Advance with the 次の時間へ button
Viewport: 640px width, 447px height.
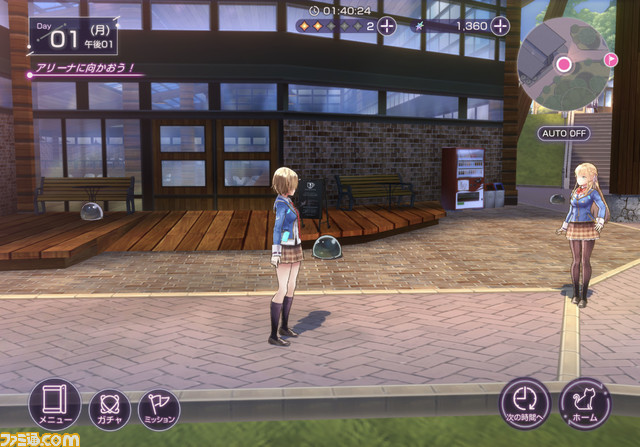[526, 402]
